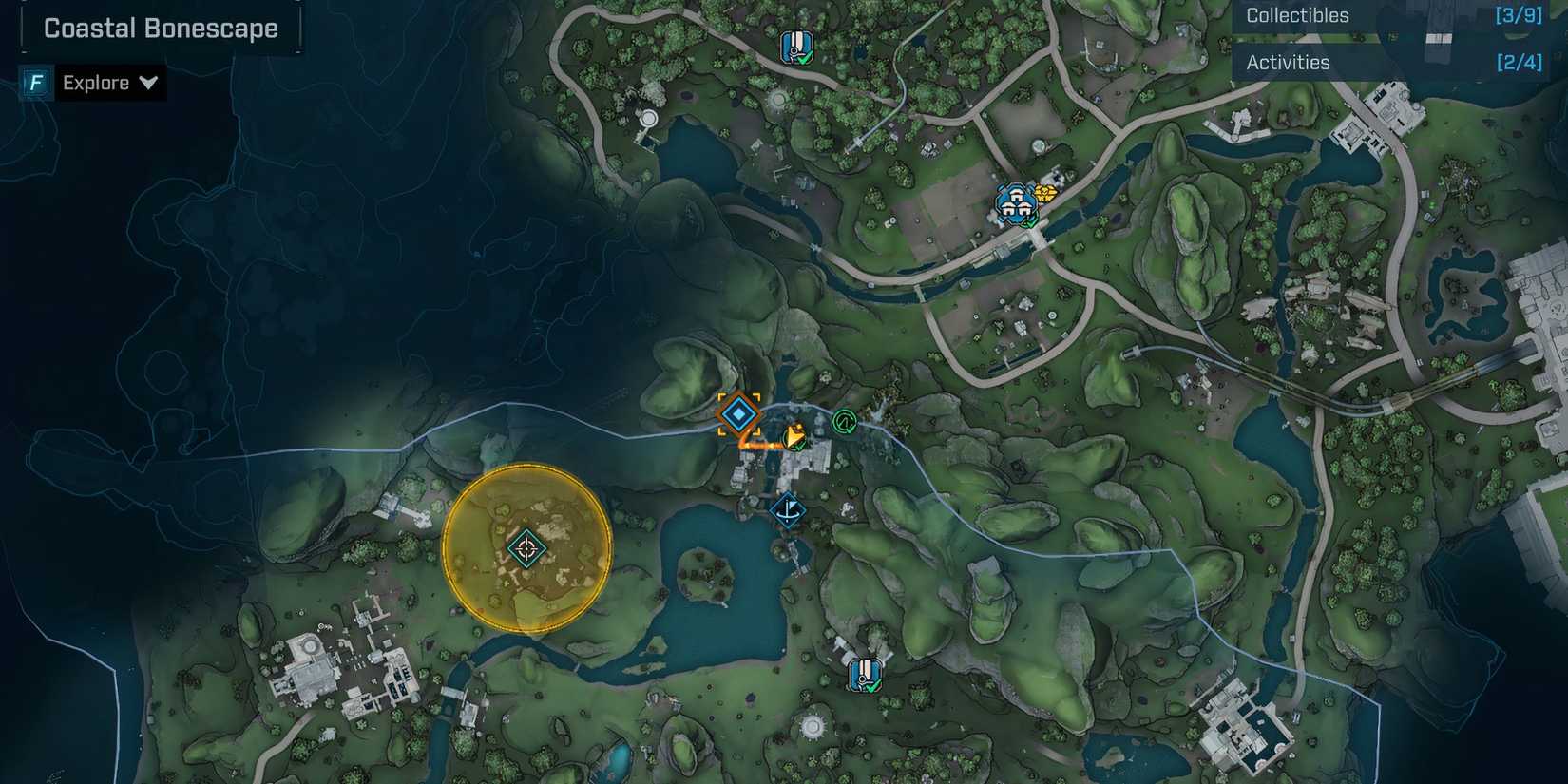The width and height of the screenshot is (1568, 784).
Task: Click the crosshair inside the yellow search zone
Action: (x=525, y=549)
